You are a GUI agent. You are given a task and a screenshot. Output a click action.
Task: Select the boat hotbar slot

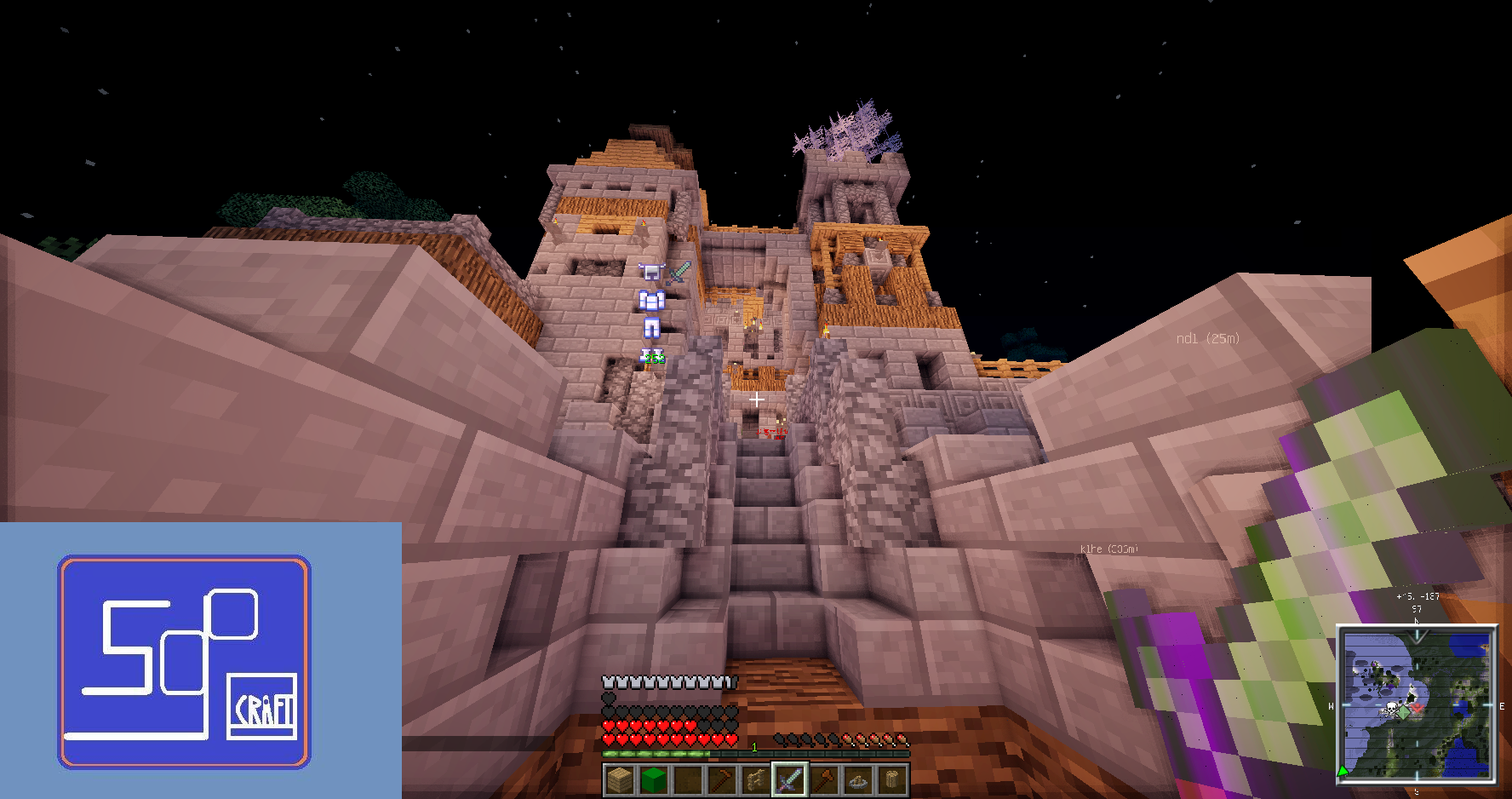pyautogui.click(x=857, y=779)
